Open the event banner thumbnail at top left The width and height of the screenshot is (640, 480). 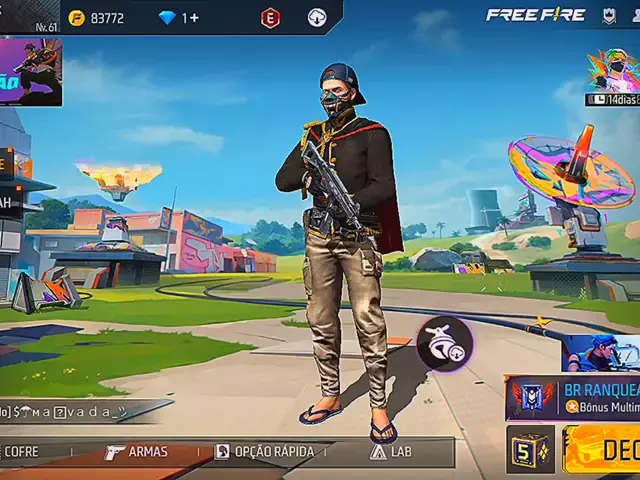pyautogui.click(x=31, y=72)
